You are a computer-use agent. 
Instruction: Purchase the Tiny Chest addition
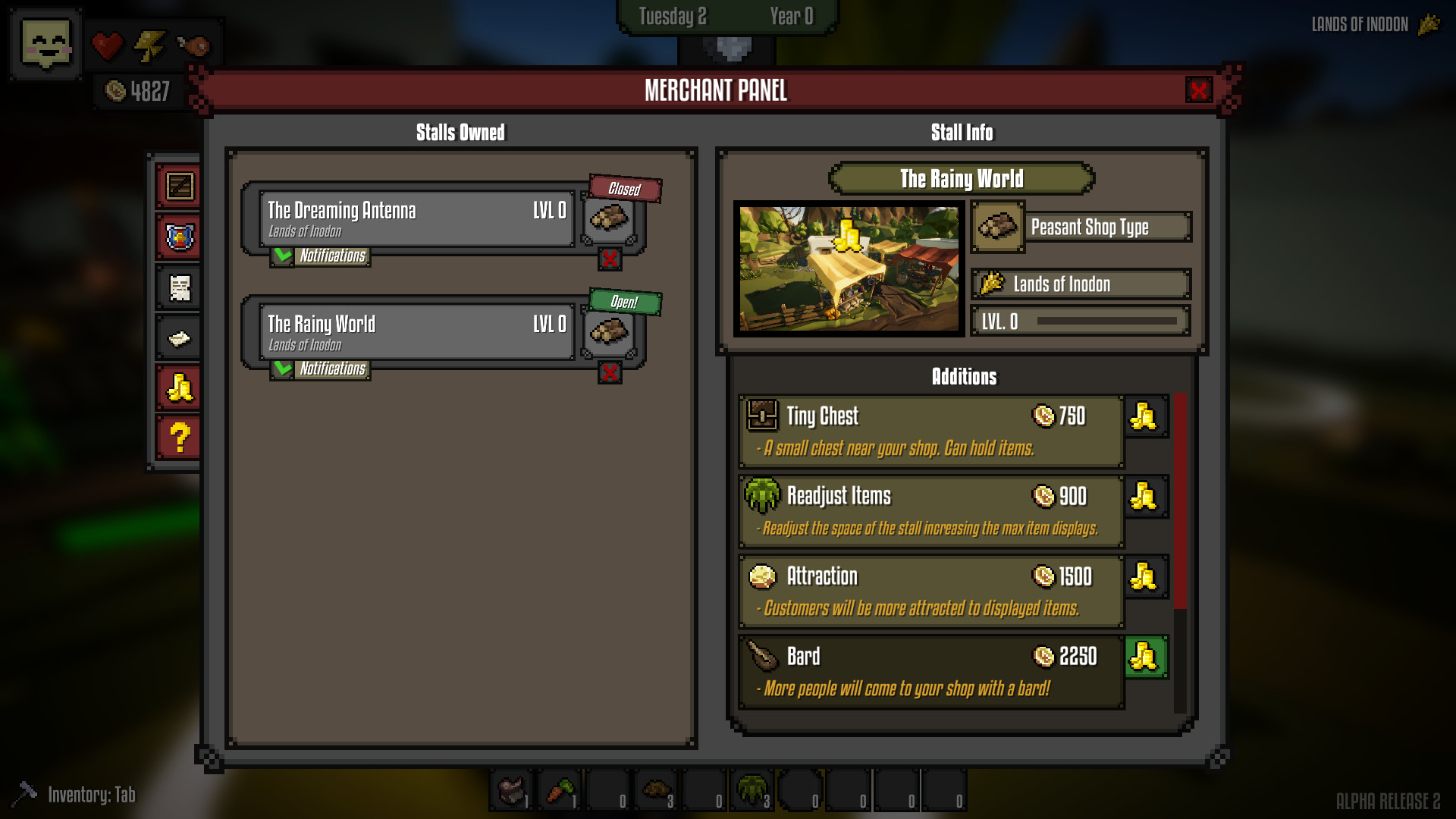pos(1146,416)
